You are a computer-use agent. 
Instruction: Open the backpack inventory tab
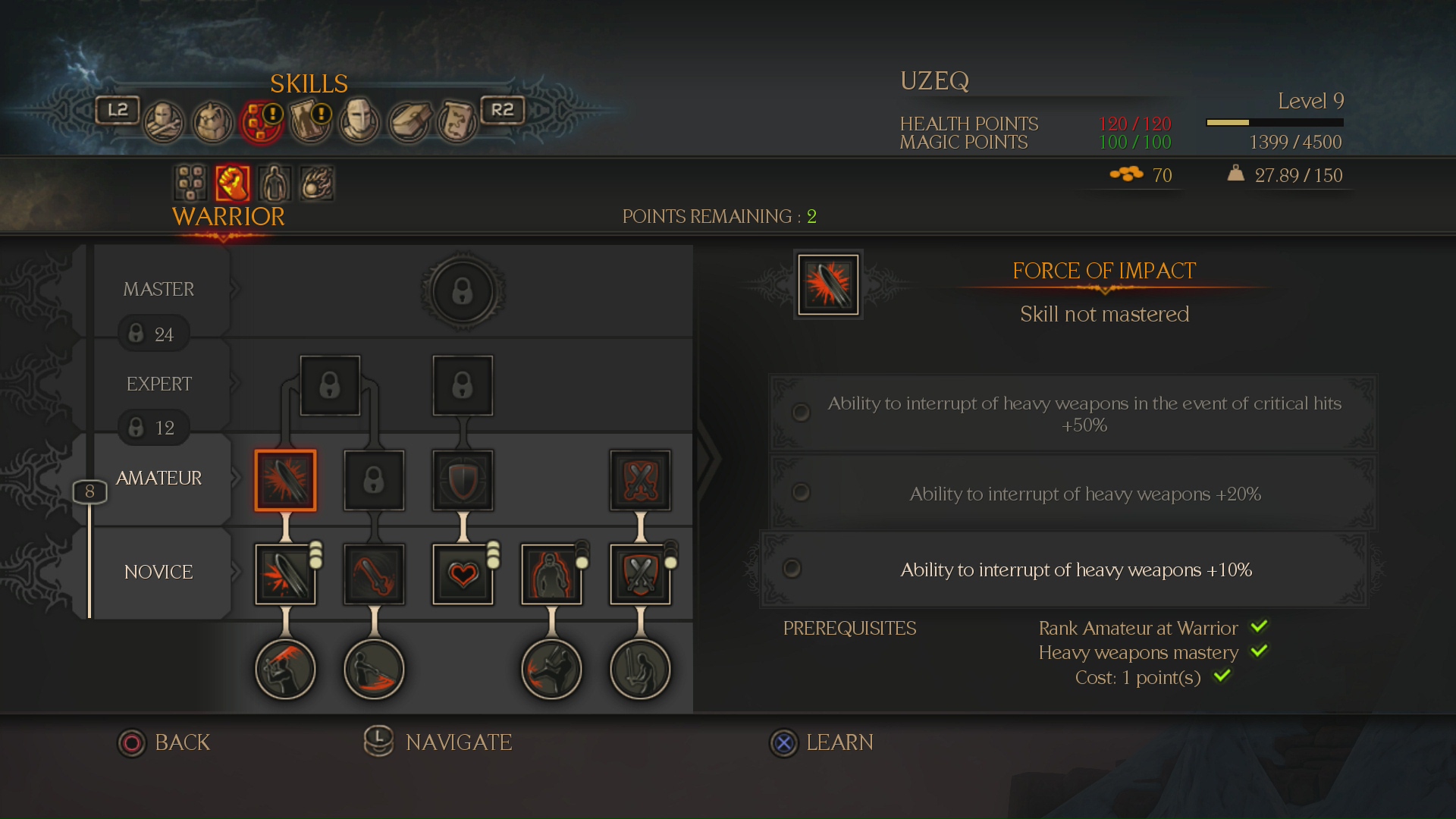pos(213,121)
